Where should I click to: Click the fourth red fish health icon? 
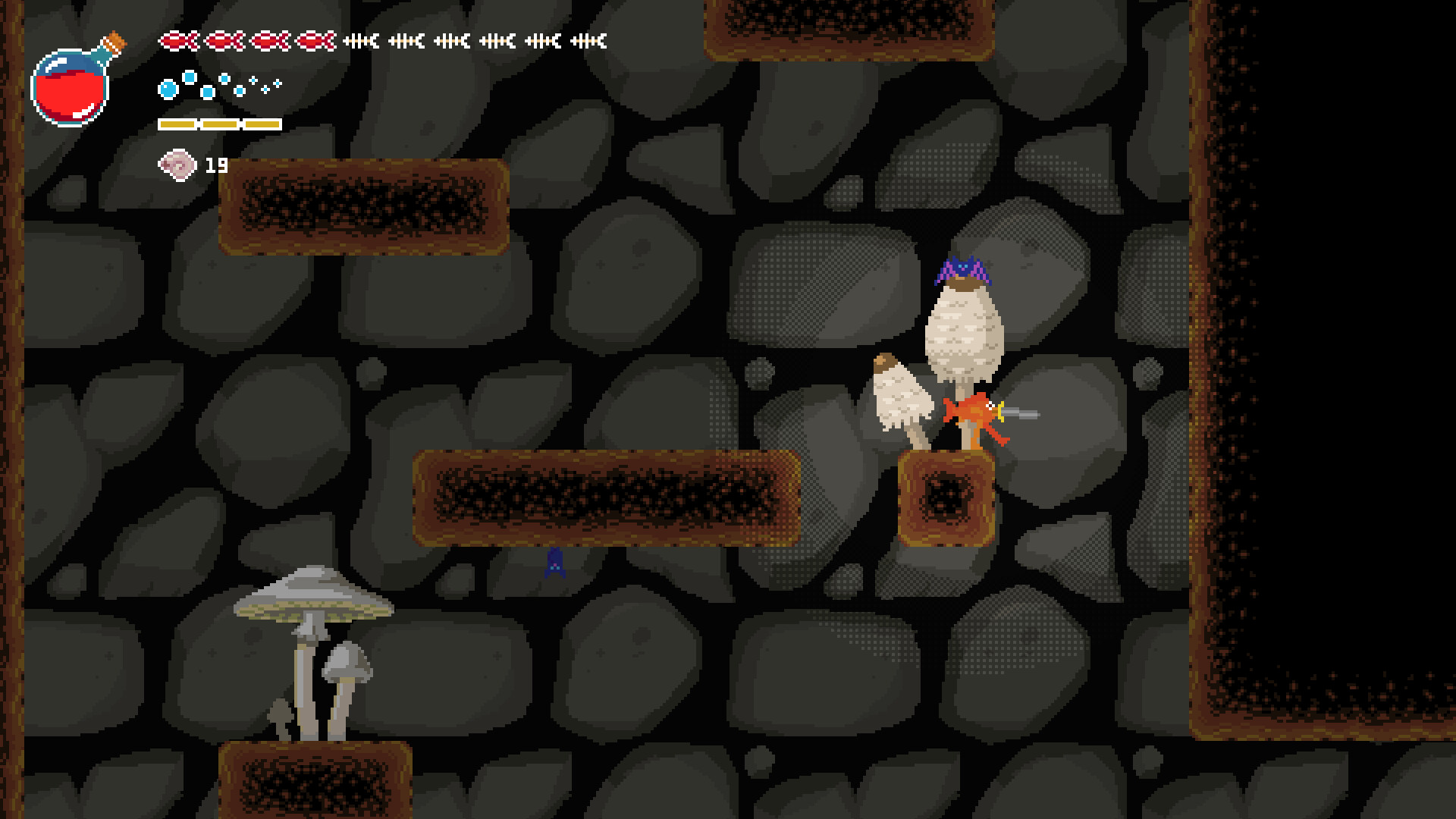point(315,41)
